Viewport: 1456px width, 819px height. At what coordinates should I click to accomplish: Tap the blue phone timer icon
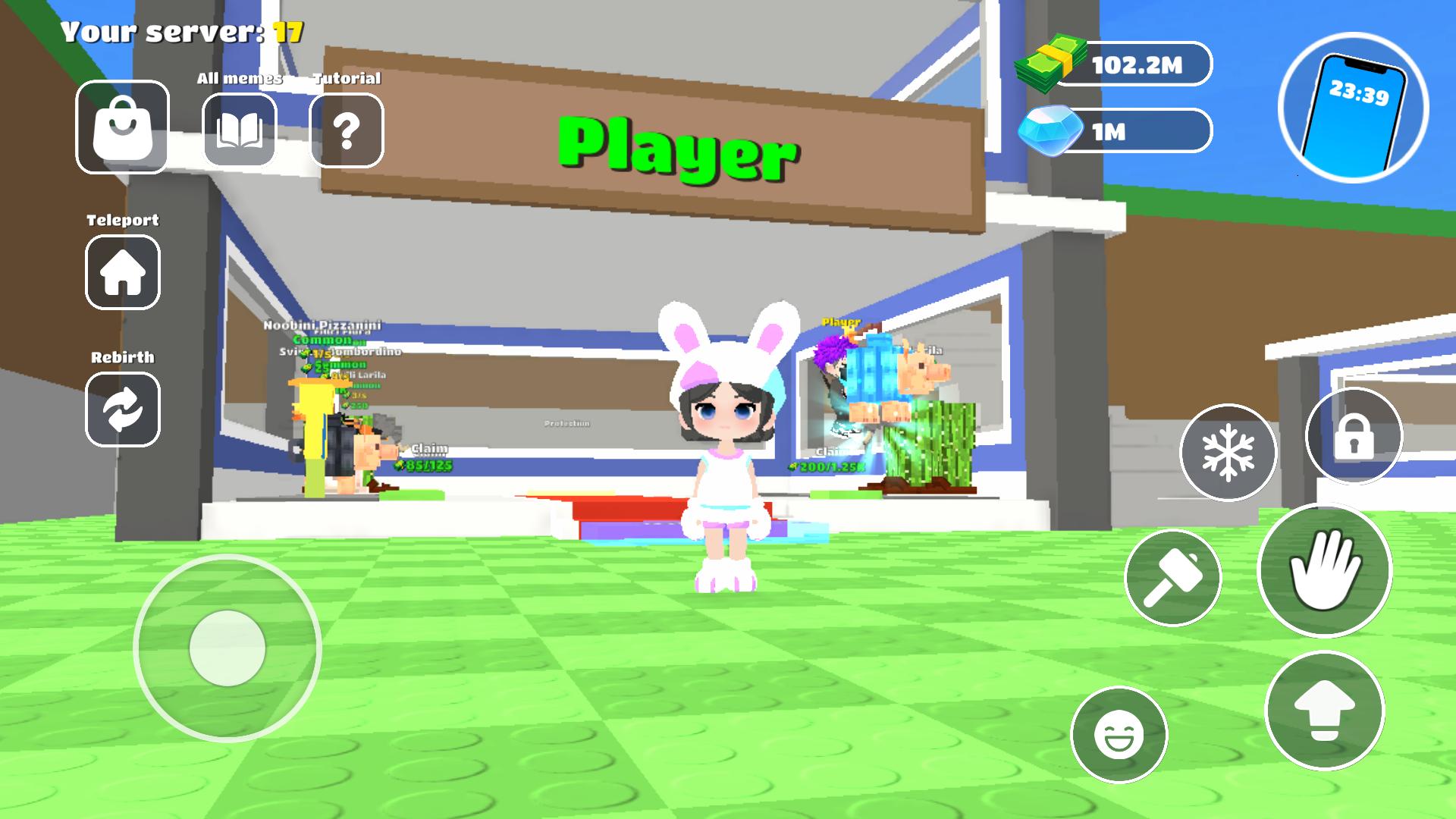pos(1354,107)
